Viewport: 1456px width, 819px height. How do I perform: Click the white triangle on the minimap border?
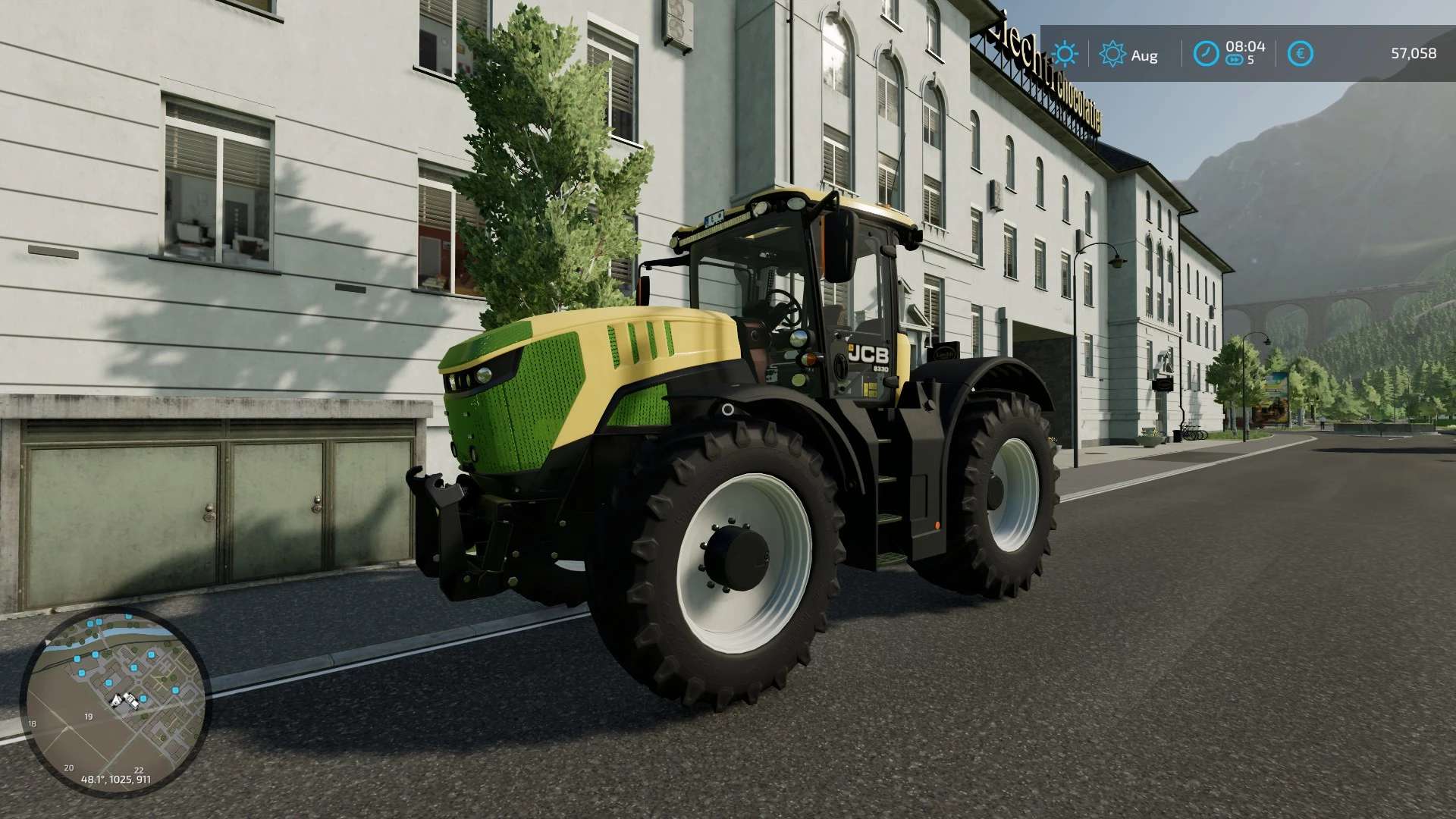click(46, 642)
